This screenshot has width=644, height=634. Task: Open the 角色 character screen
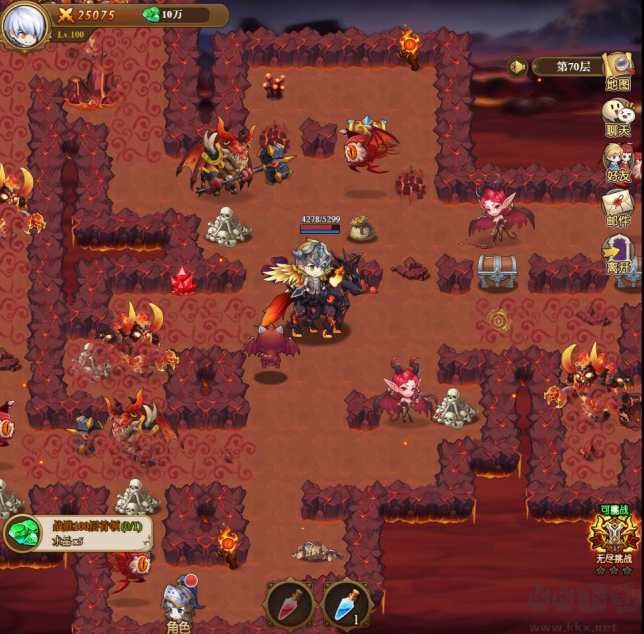(178, 605)
